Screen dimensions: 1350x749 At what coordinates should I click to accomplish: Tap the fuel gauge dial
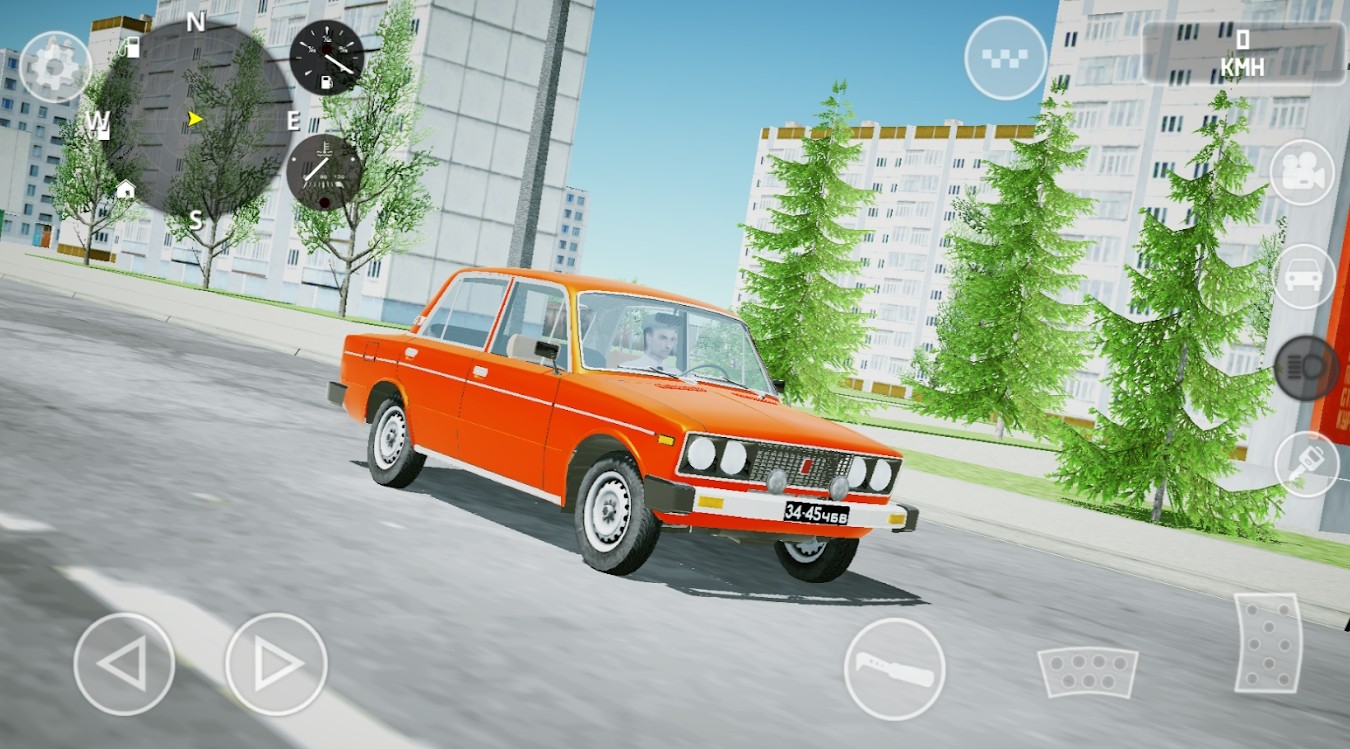329,56
